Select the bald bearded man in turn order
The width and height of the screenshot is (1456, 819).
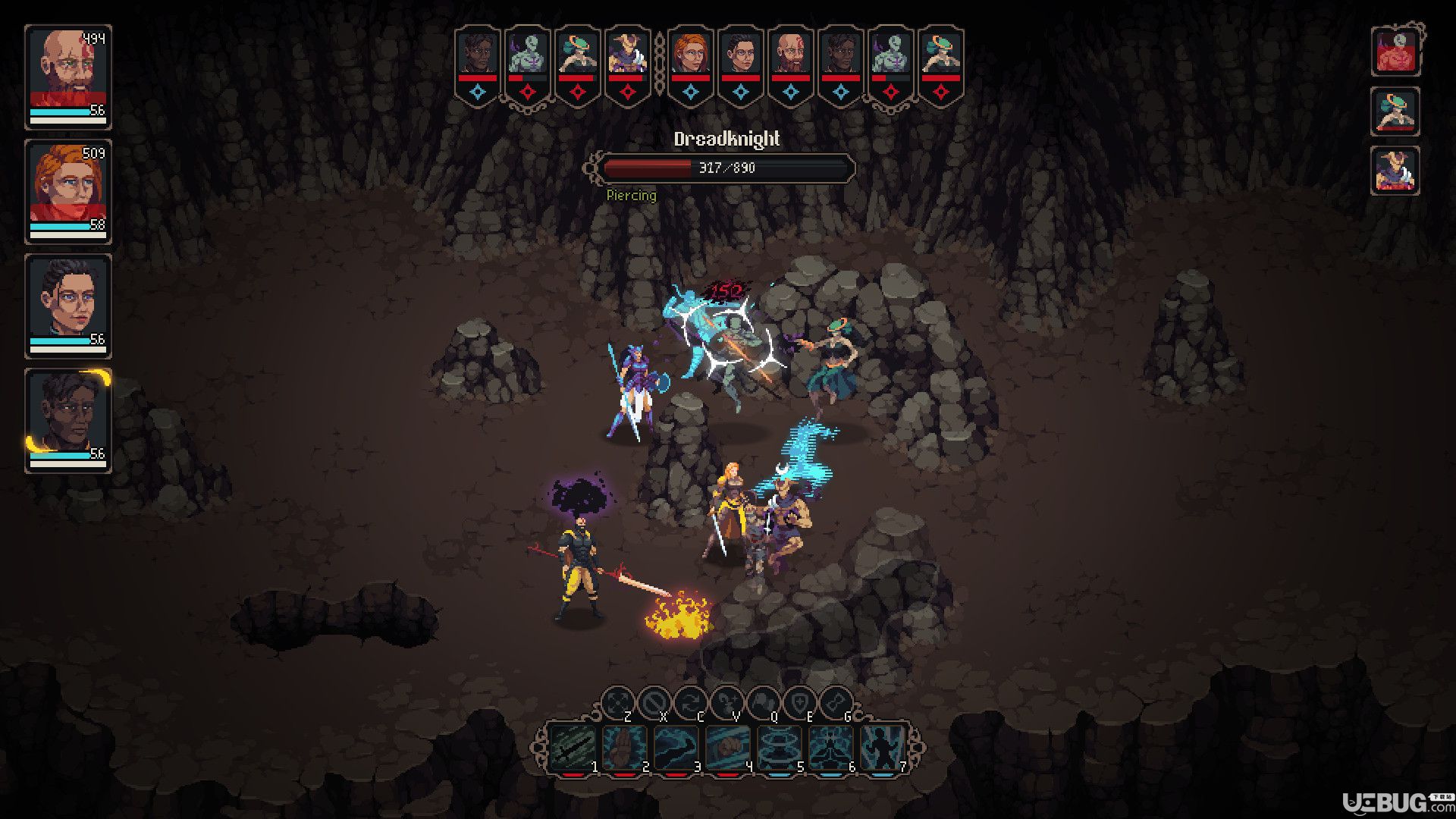(790, 53)
